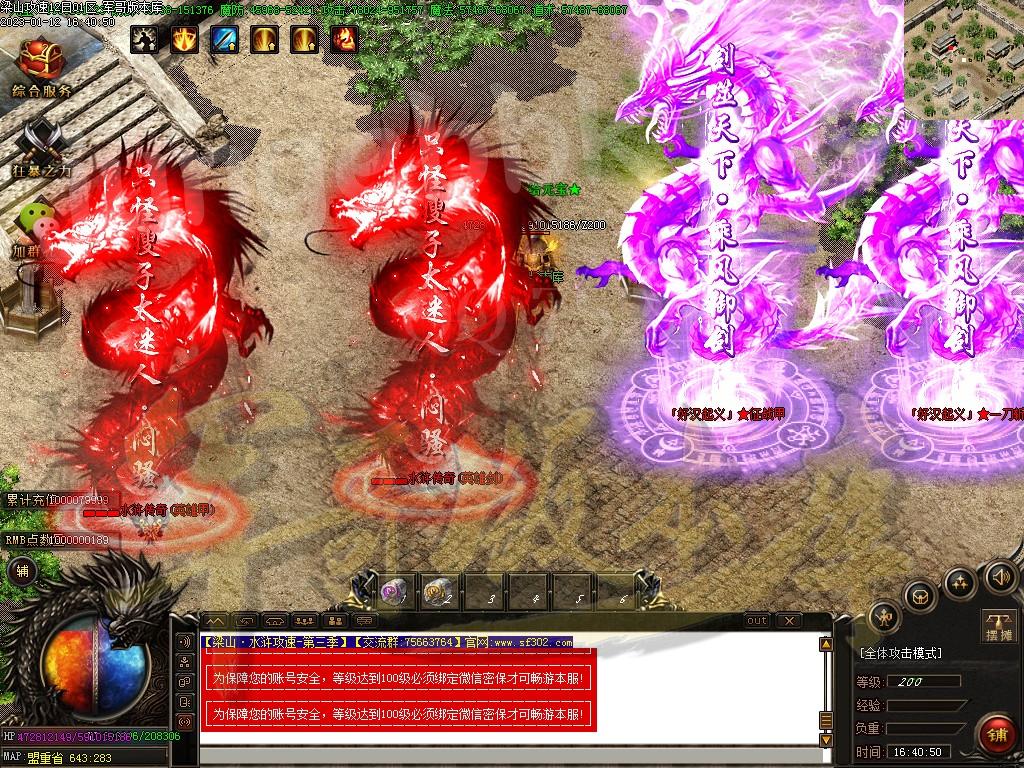Click the round 辅 assist button

click(22, 571)
